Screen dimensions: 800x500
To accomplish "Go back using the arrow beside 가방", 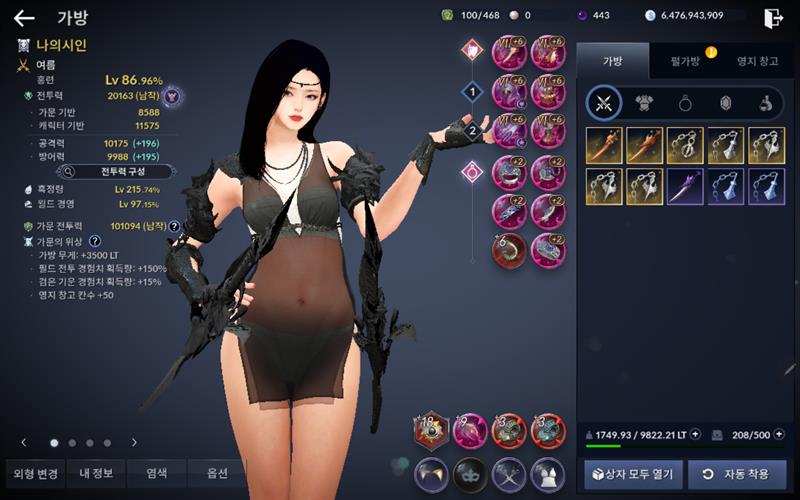I will coord(24,17).
